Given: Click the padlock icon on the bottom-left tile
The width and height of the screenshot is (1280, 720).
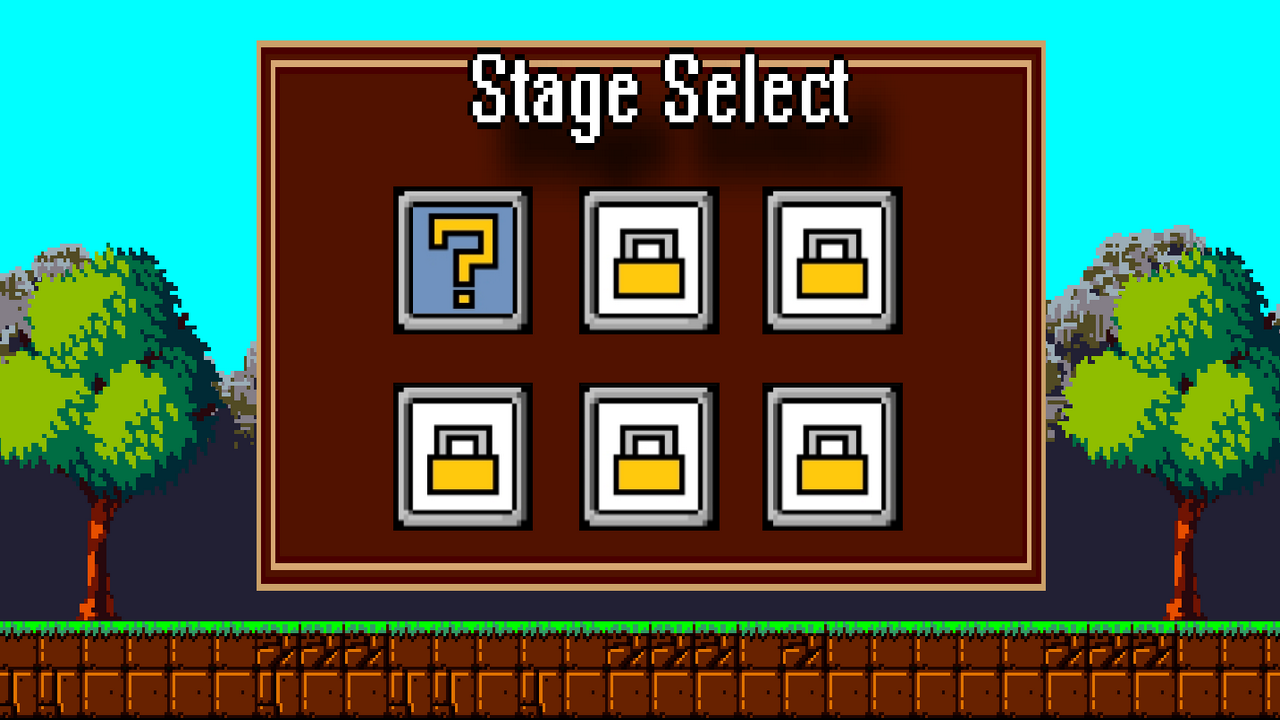Looking at the screenshot, I should click(463, 460).
